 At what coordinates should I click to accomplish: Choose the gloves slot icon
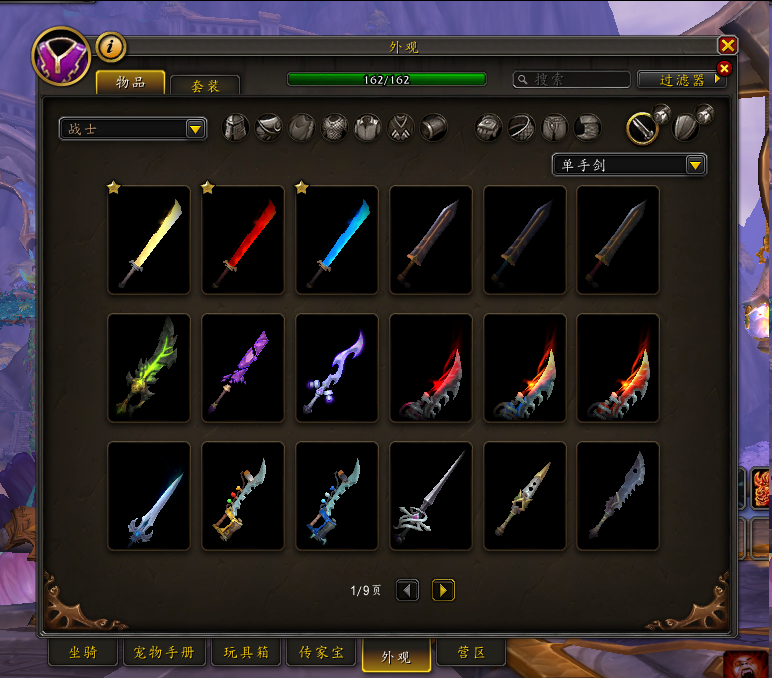click(x=489, y=128)
